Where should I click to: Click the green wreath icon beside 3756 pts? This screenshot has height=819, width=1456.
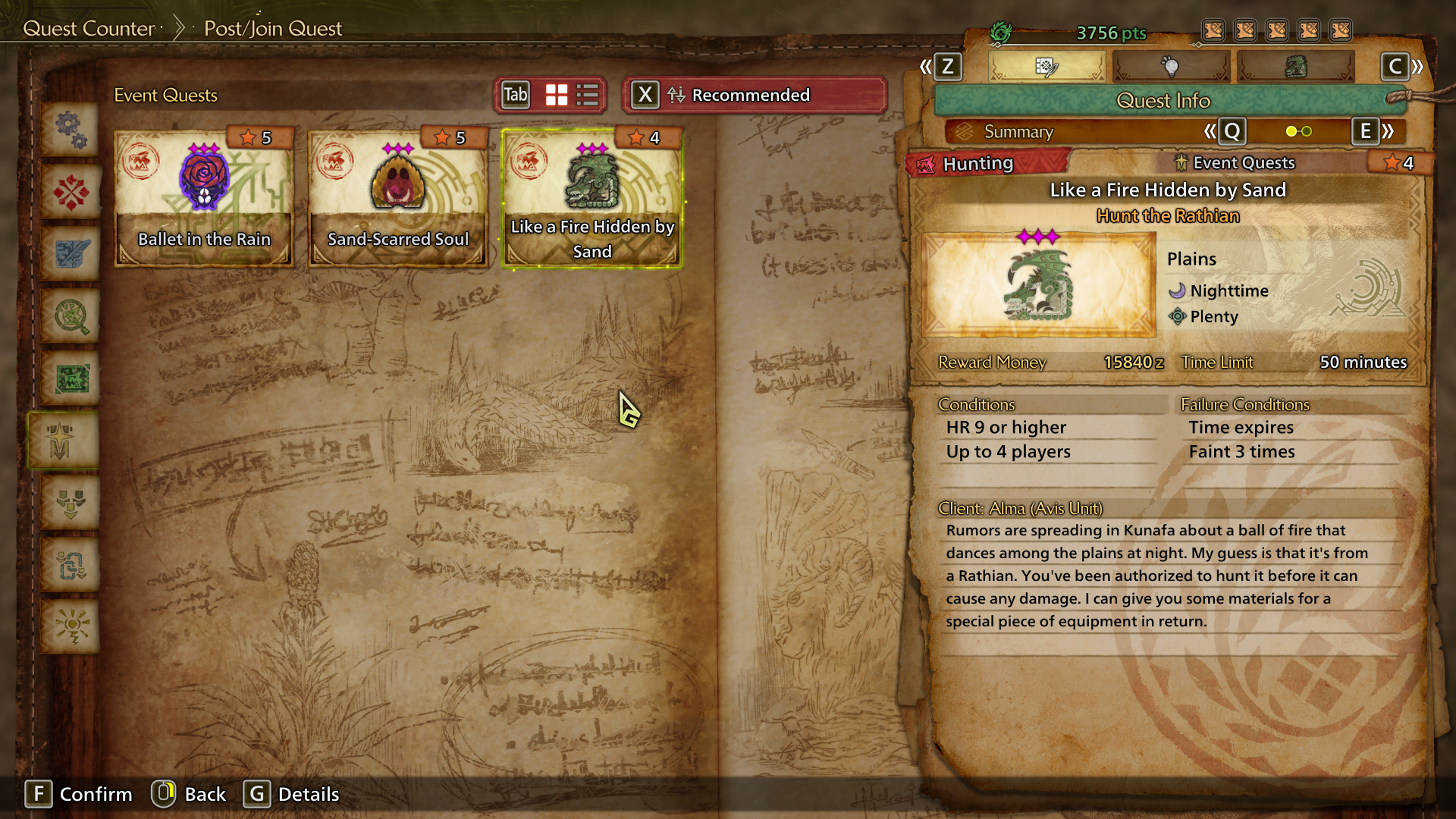click(1003, 32)
